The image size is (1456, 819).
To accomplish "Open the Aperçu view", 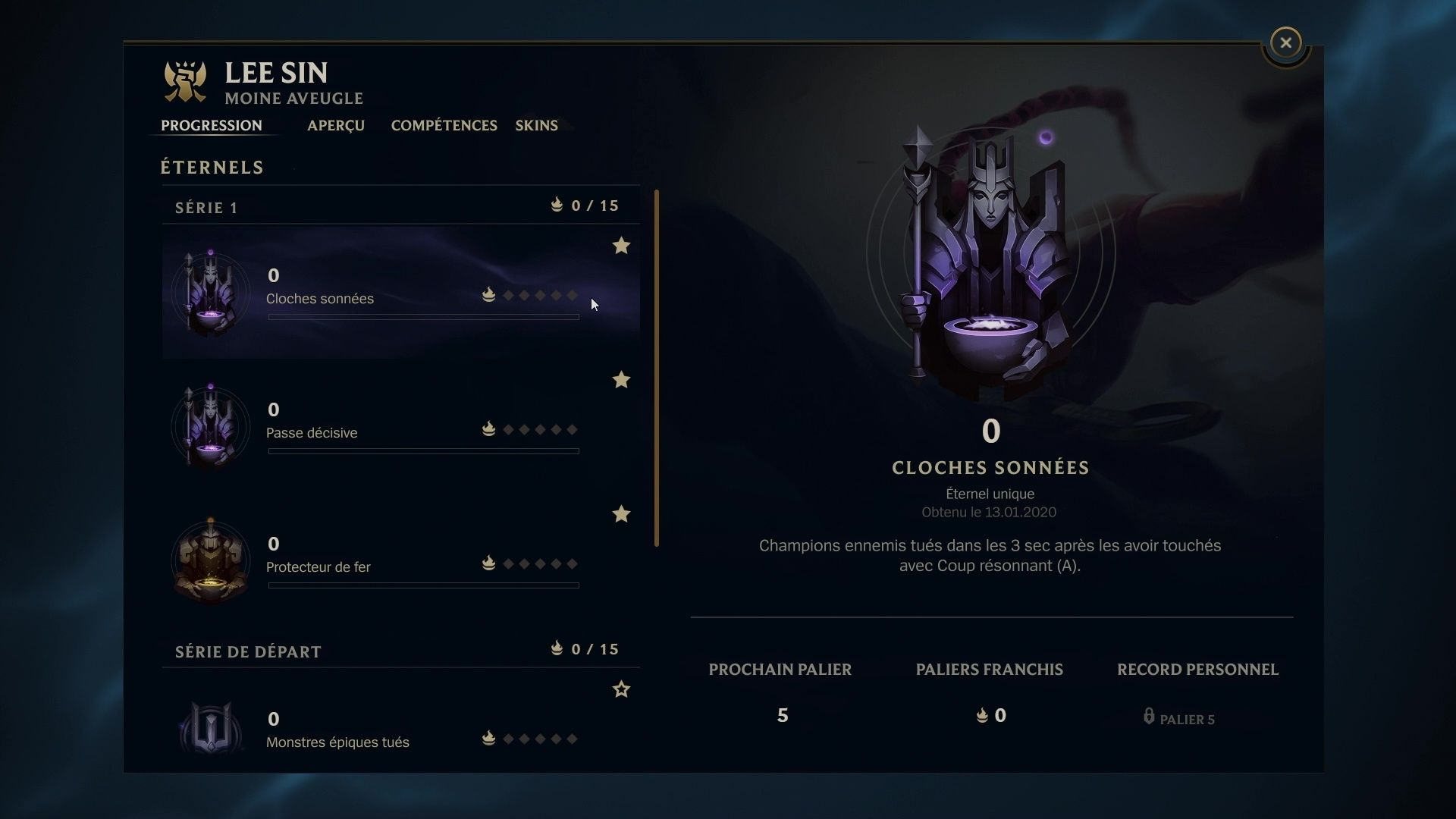I will 335,126.
